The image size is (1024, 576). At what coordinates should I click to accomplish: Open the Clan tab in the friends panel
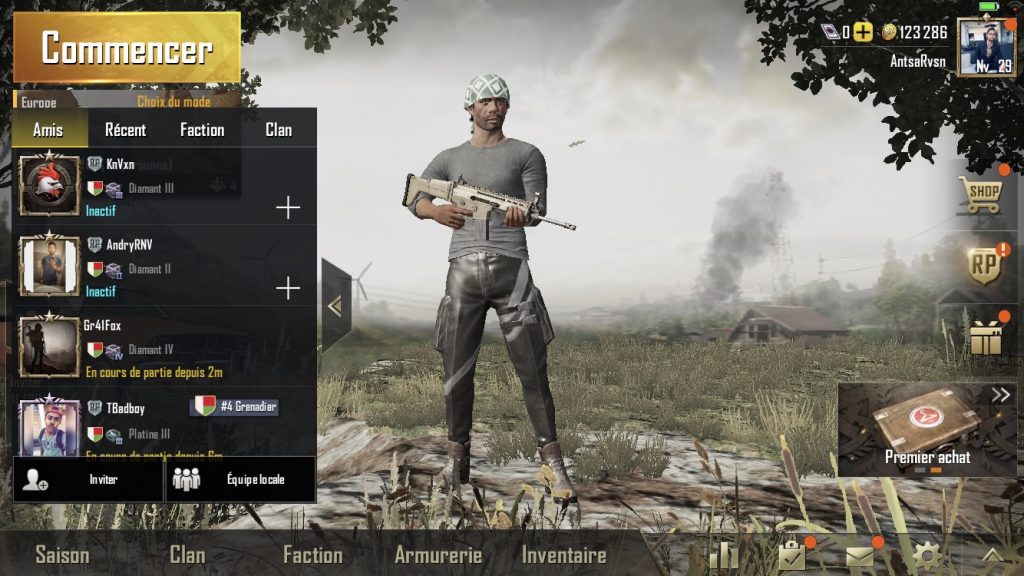click(279, 130)
